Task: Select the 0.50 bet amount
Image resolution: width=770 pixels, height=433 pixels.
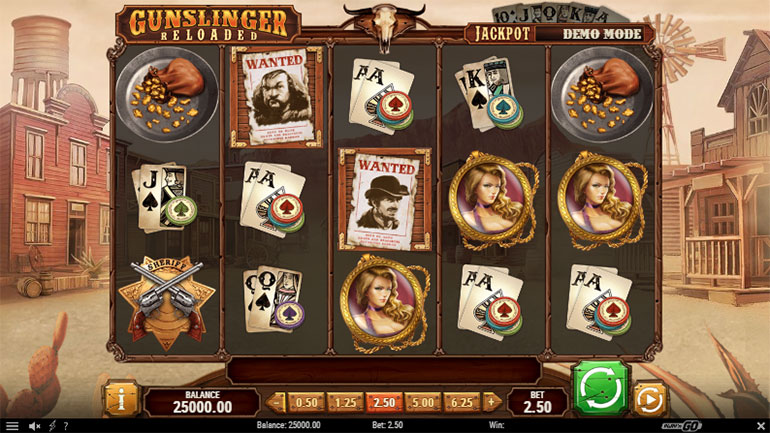Action: pos(306,402)
